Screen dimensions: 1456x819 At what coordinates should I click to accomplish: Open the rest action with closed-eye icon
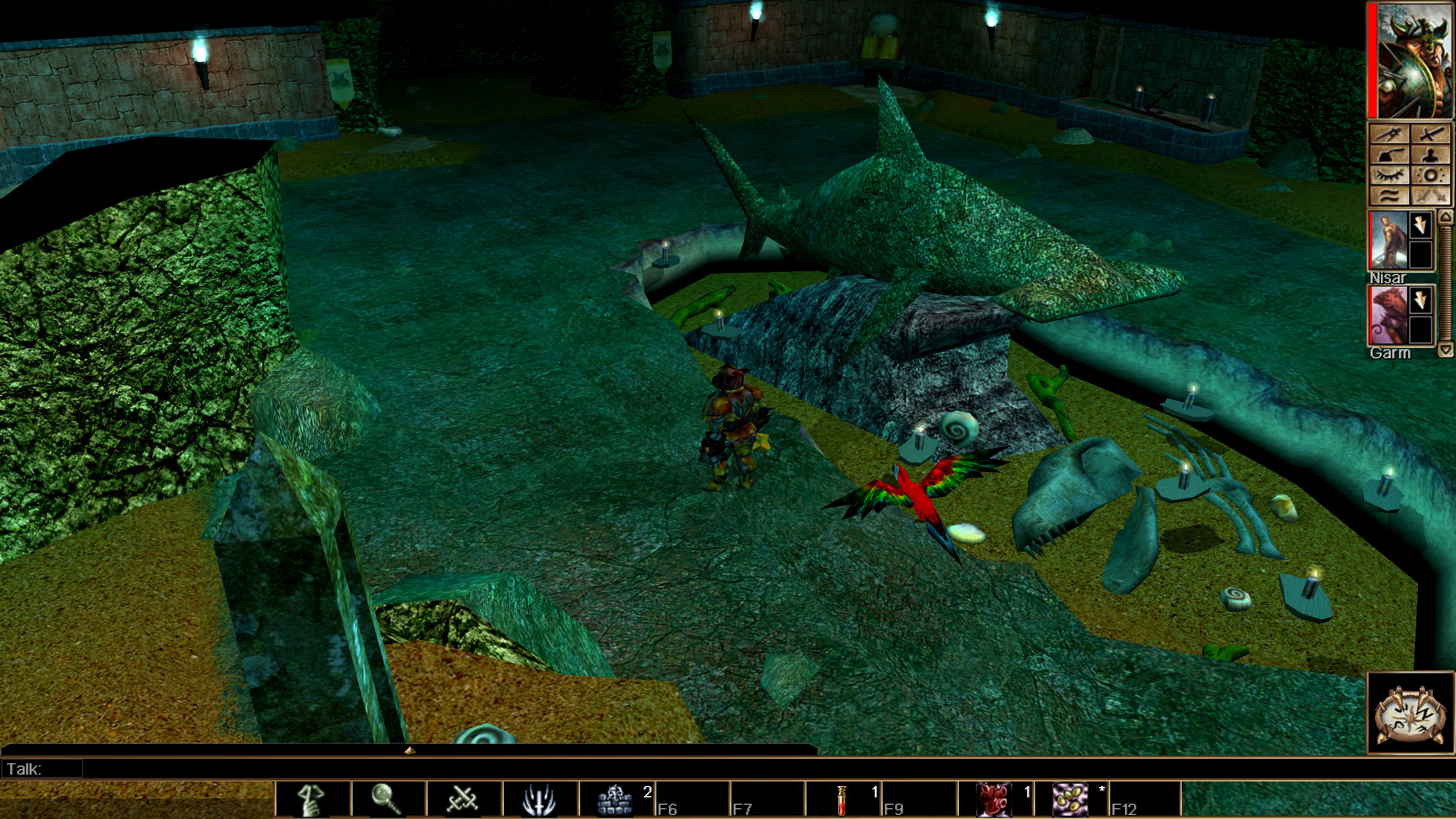[1390, 175]
